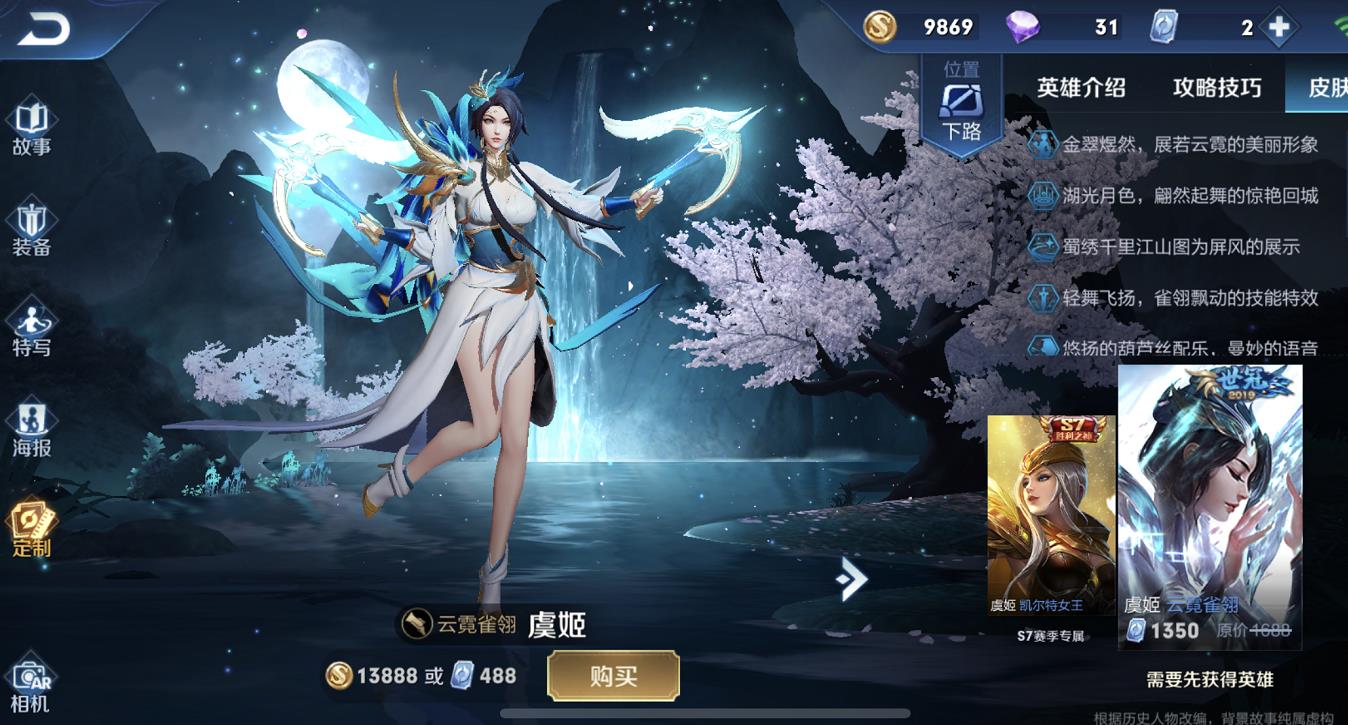Click the 购买 purchase button

pos(613,676)
